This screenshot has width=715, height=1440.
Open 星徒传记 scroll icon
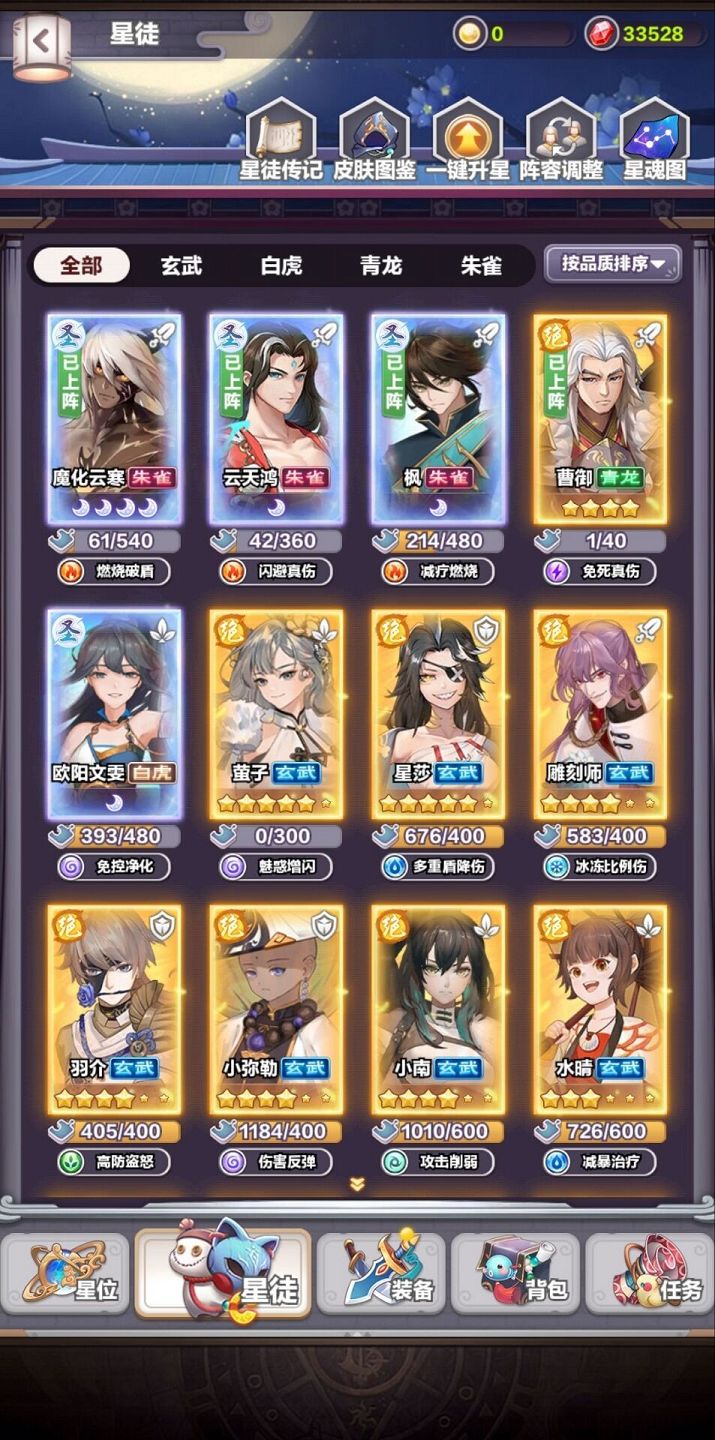pos(280,140)
